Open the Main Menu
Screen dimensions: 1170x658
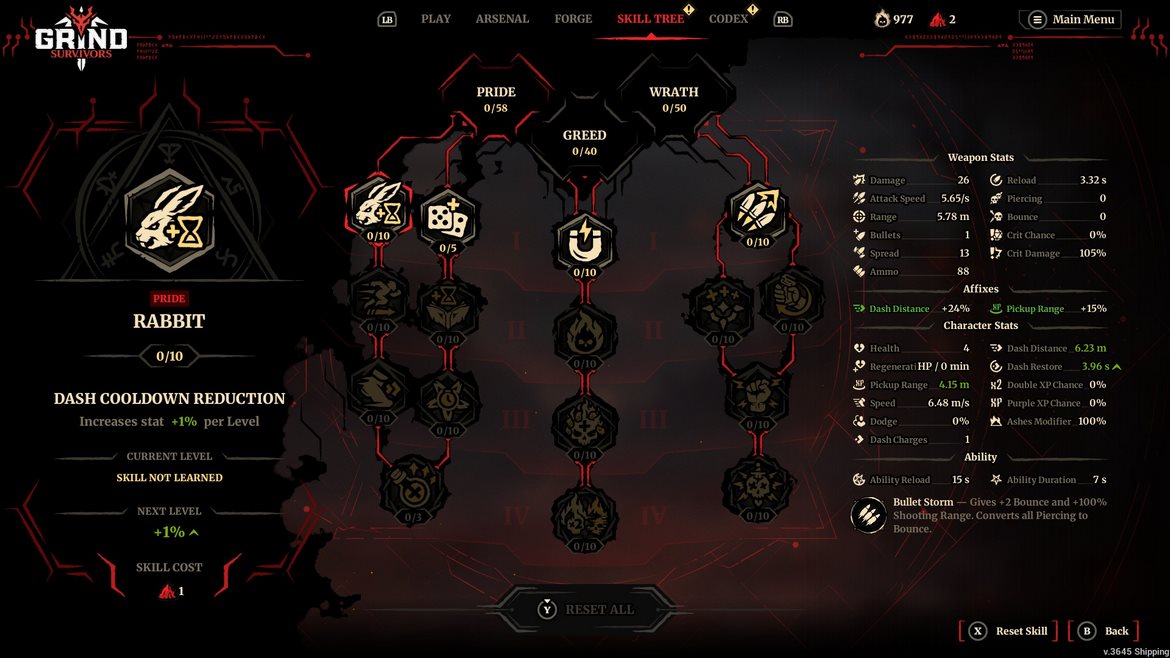click(1072, 20)
